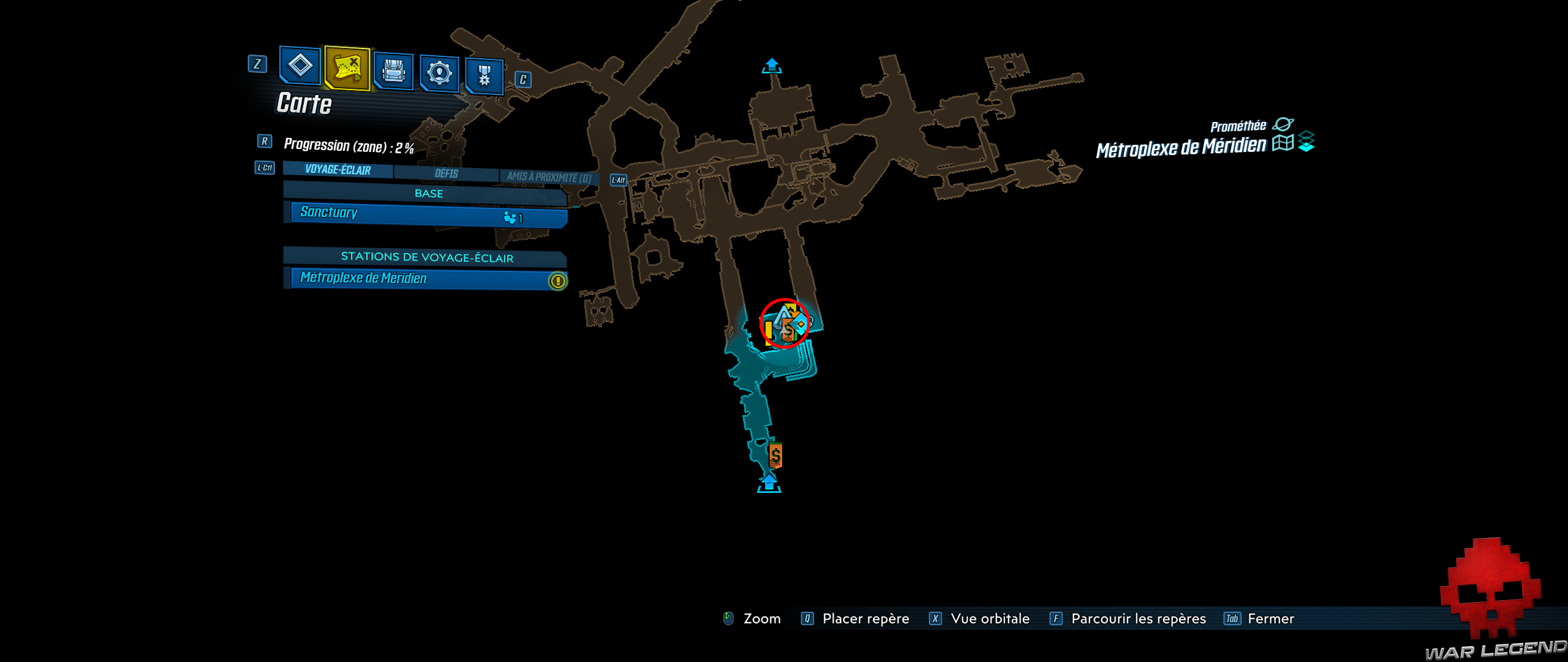Click the yellow exclamation badge on Métroplexe row

pos(558,280)
